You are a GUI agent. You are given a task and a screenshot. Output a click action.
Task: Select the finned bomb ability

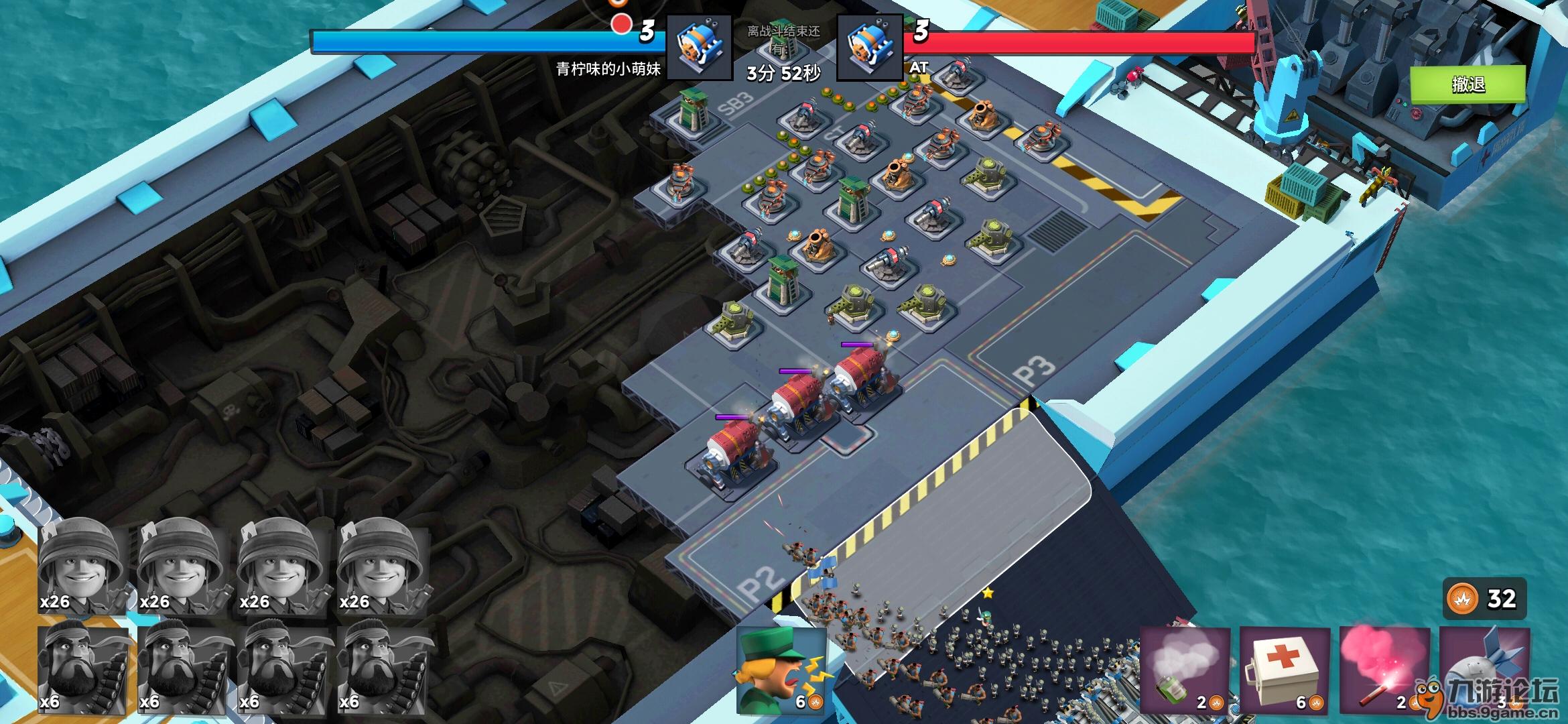point(1484,670)
